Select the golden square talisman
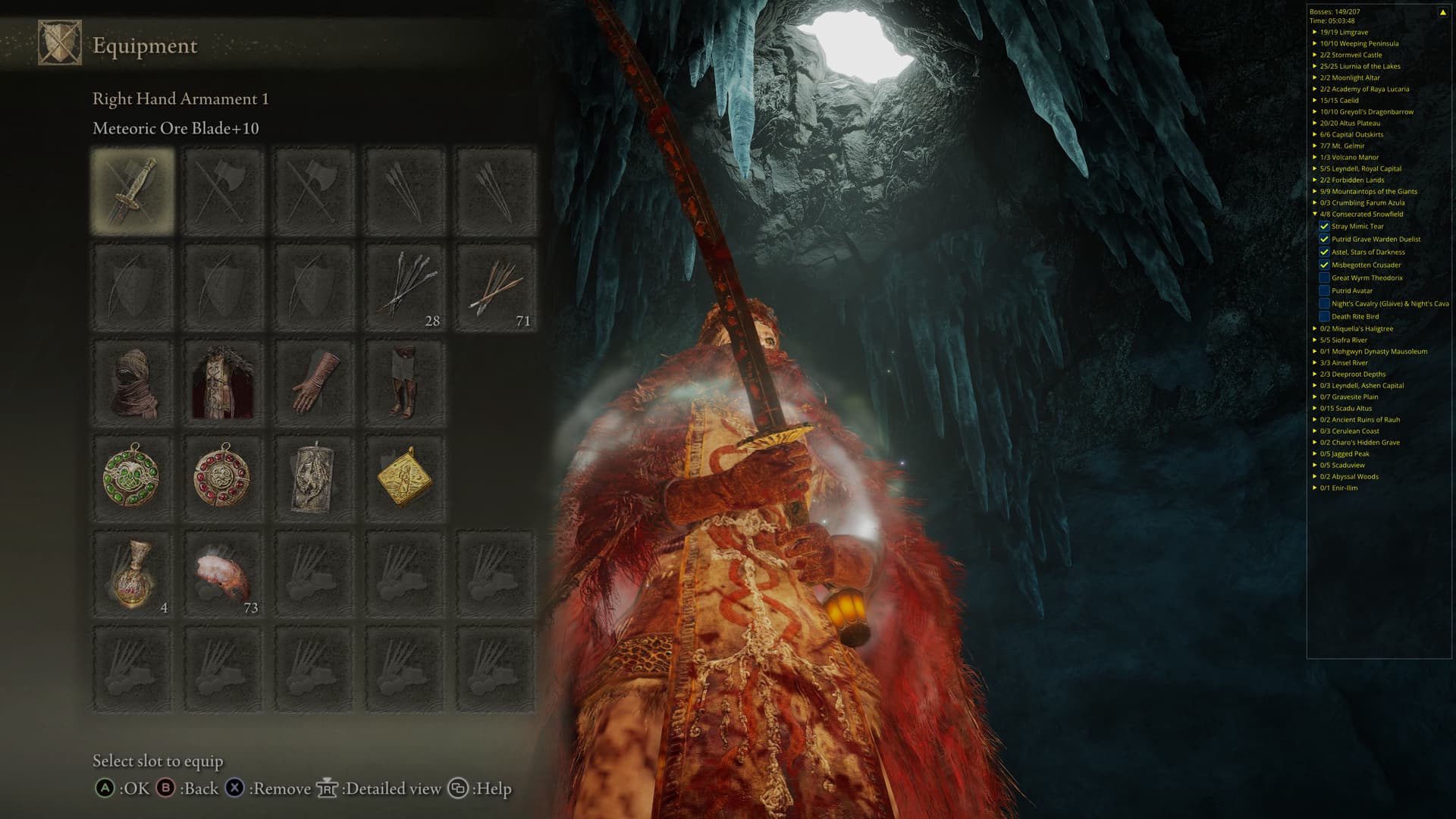 pos(405,478)
